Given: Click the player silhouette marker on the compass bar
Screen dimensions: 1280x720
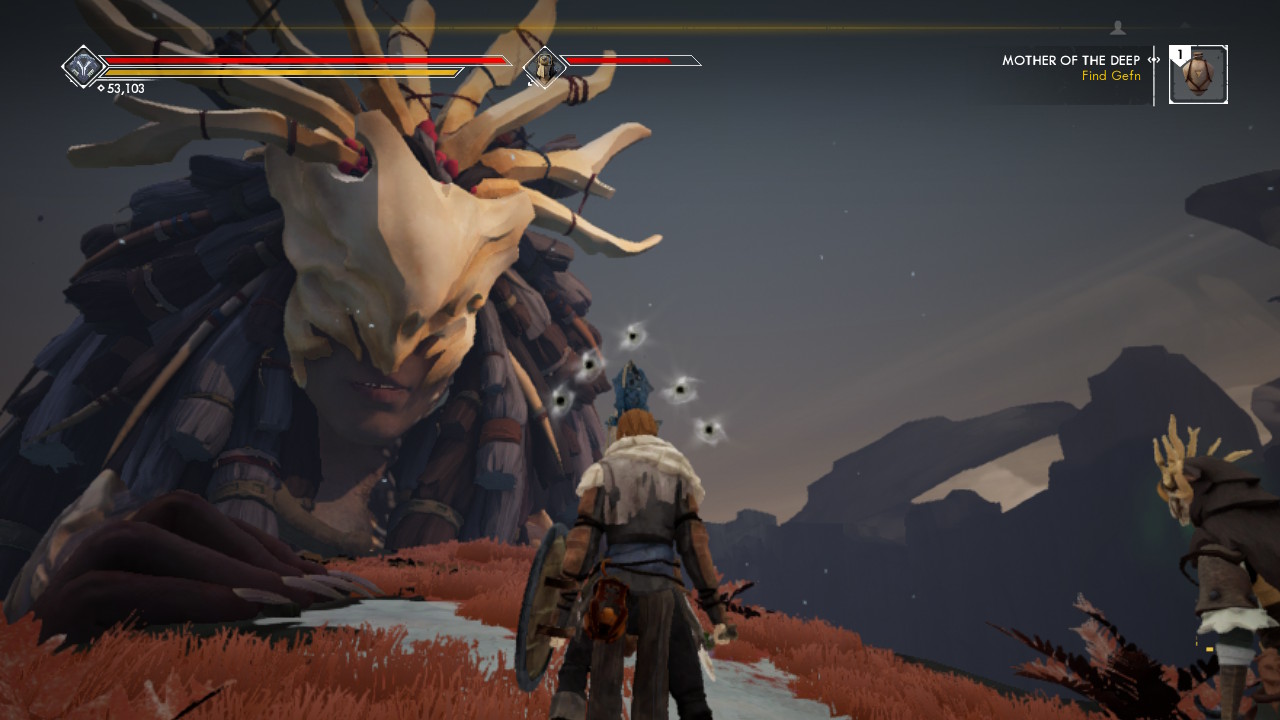Looking at the screenshot, I should 1118,28.
